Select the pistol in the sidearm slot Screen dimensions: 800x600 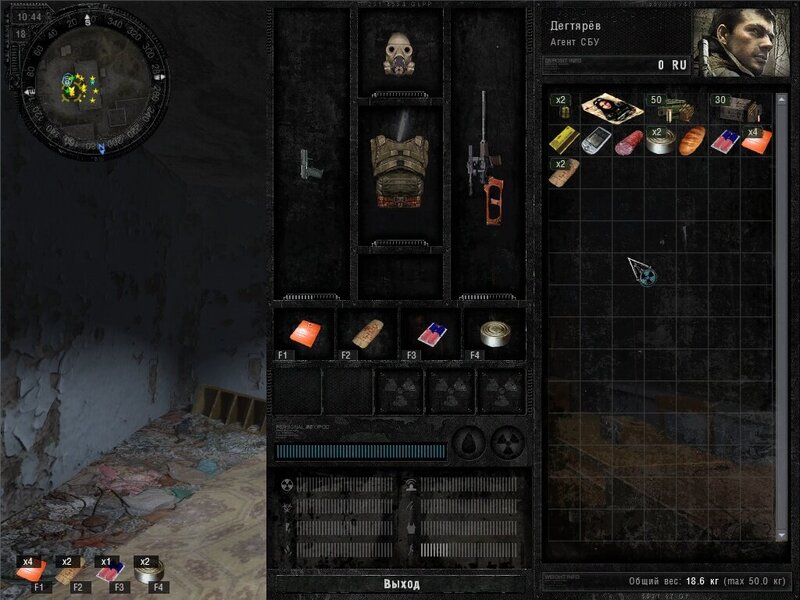coord(311,165)
